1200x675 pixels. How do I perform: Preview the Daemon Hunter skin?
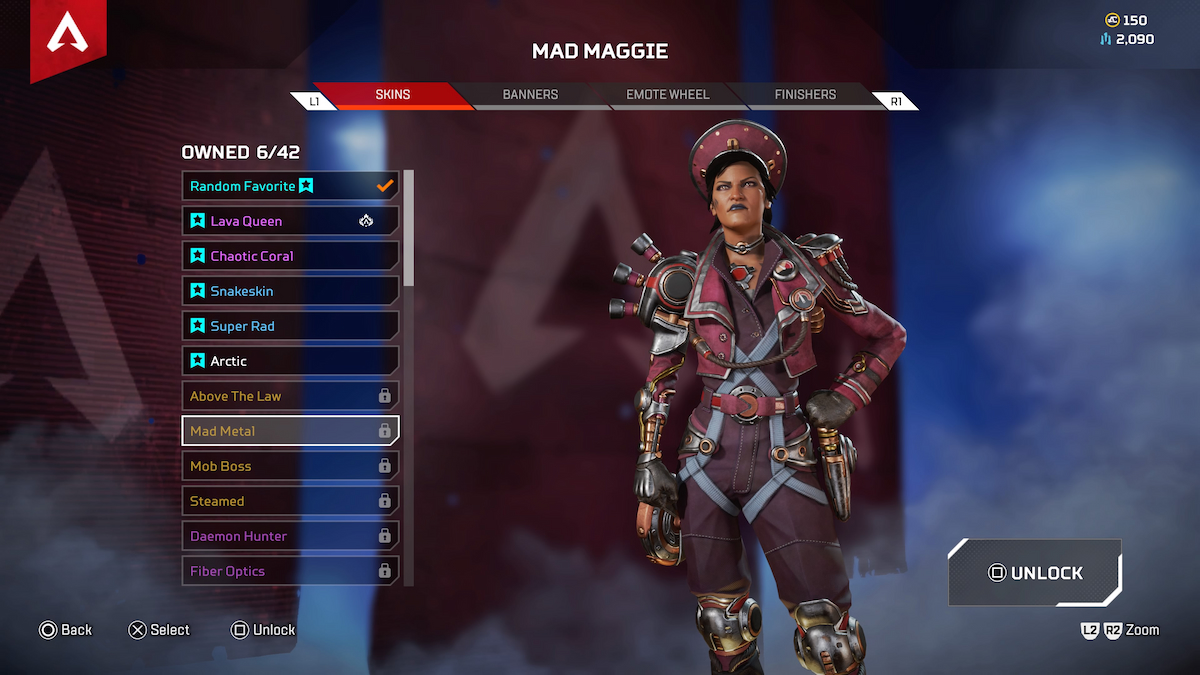pos(290,536)
